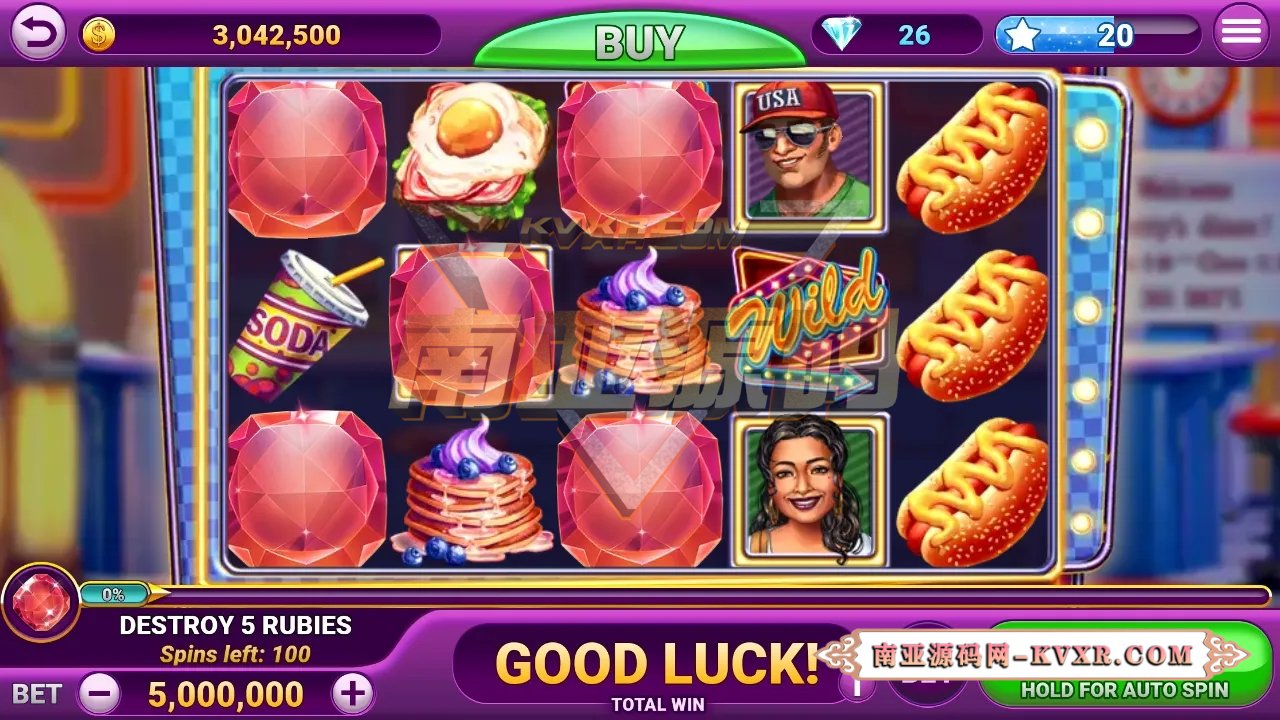This screenshot has width=1280, height=720.
Task: Decrease the bet with the minus button
Action: pos(99,691)
